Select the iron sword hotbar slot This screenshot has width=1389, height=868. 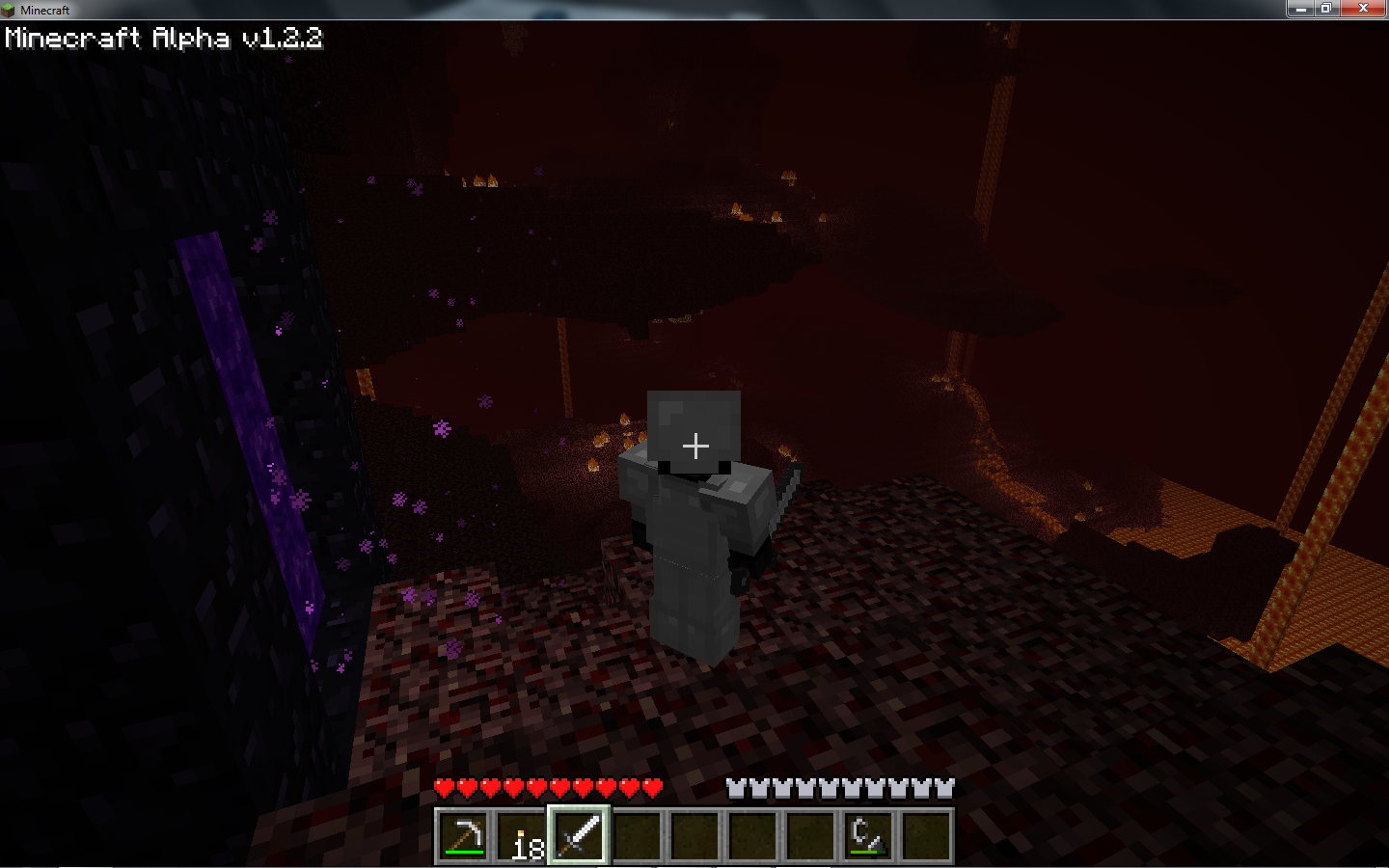coord(579,835)
